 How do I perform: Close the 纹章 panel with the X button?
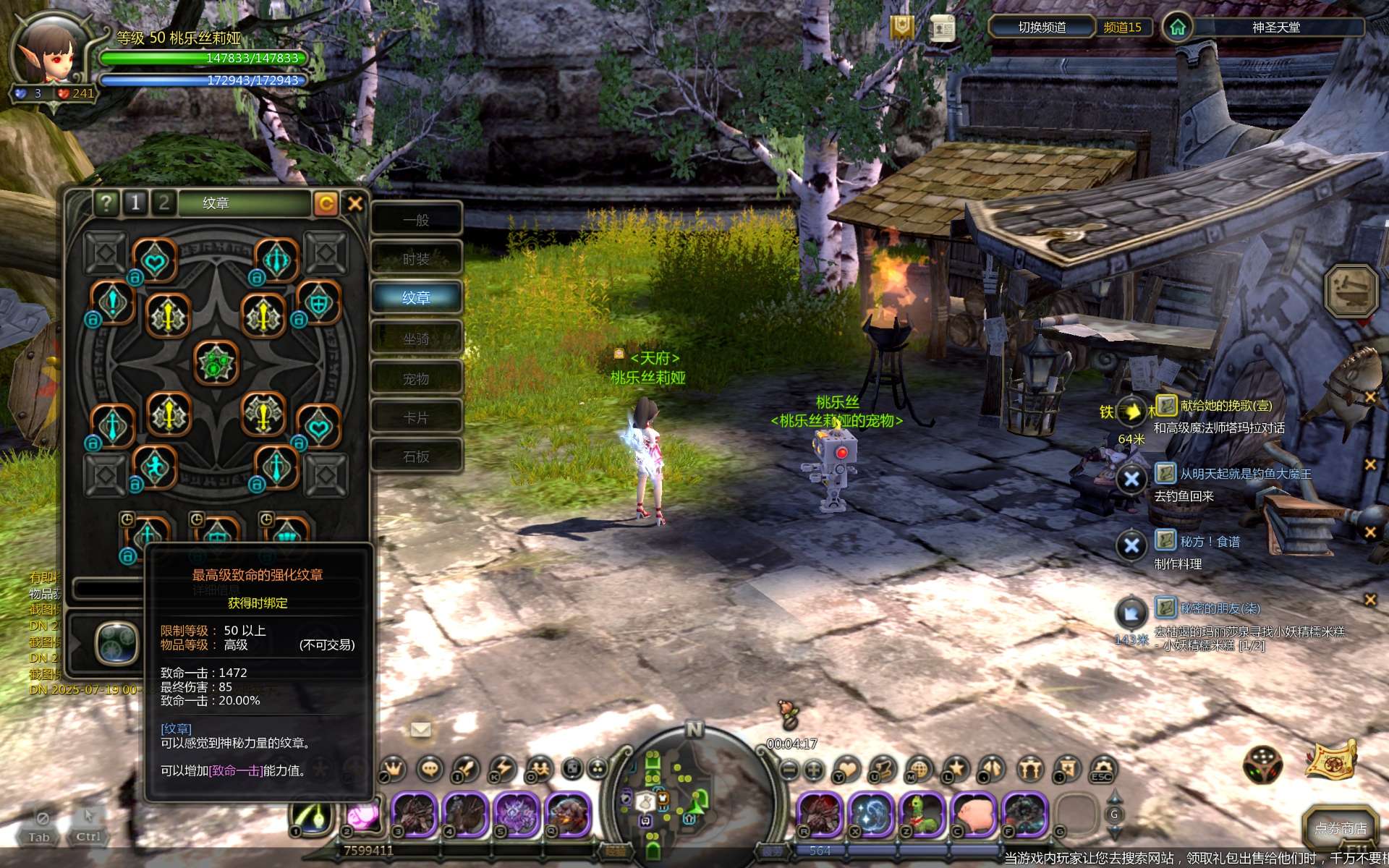[x=354, y=204]
